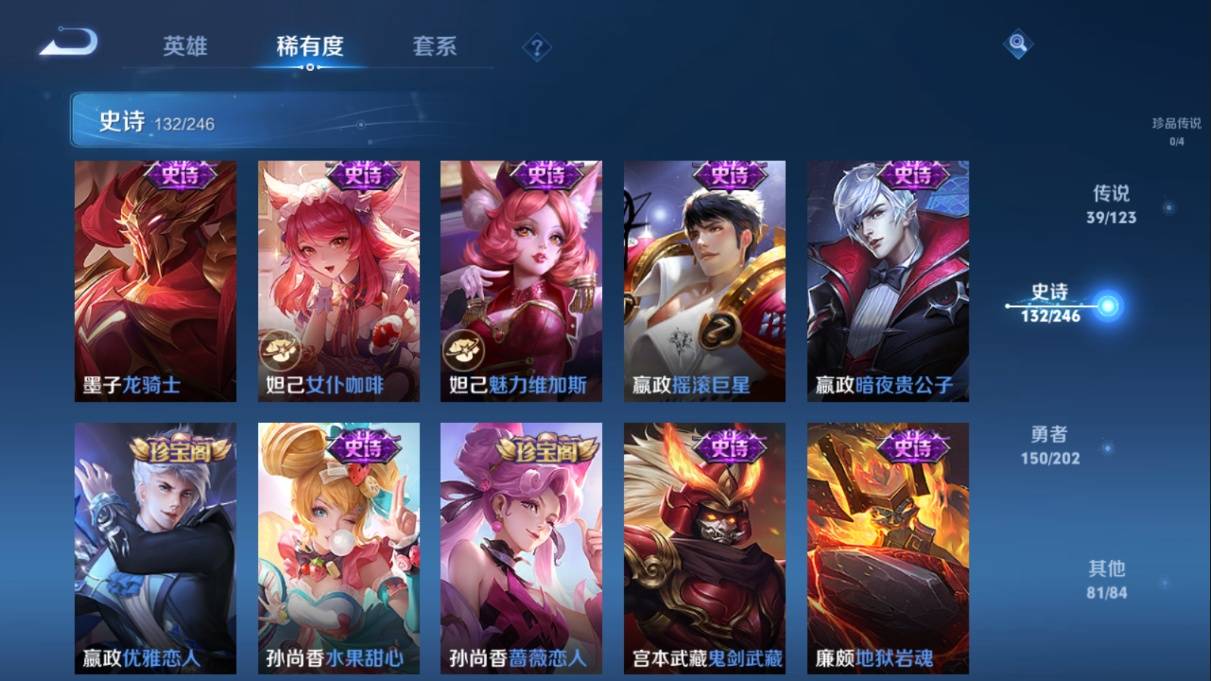Image resolution: width=1211 pixels, height=681 pixels.
Task: Go back using the return arrow
Action: click(69, 43)
